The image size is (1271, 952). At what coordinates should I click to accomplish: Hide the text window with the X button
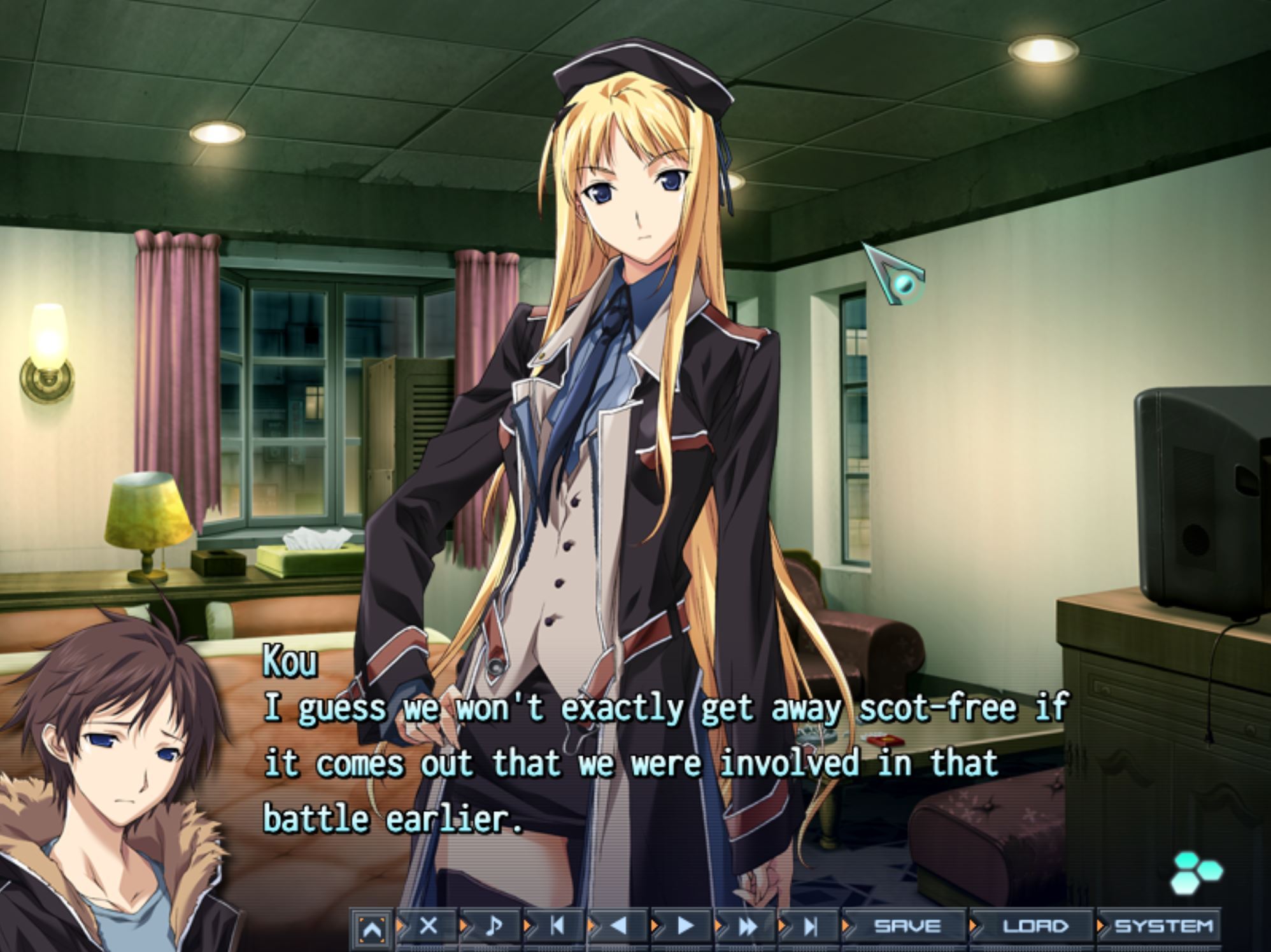pyautogui.click(x=429, y=927)
